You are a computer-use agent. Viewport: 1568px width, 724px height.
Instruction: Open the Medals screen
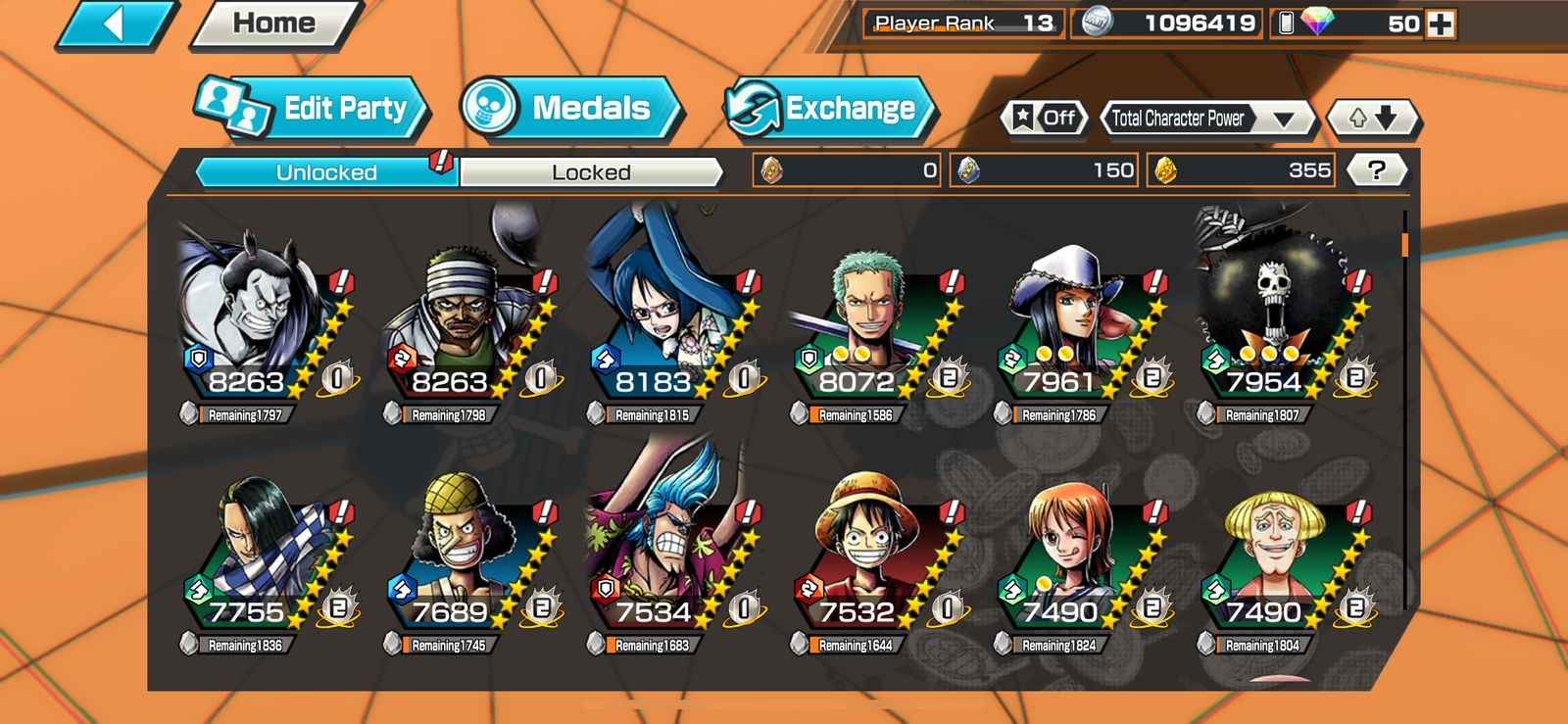coord(569,108)
